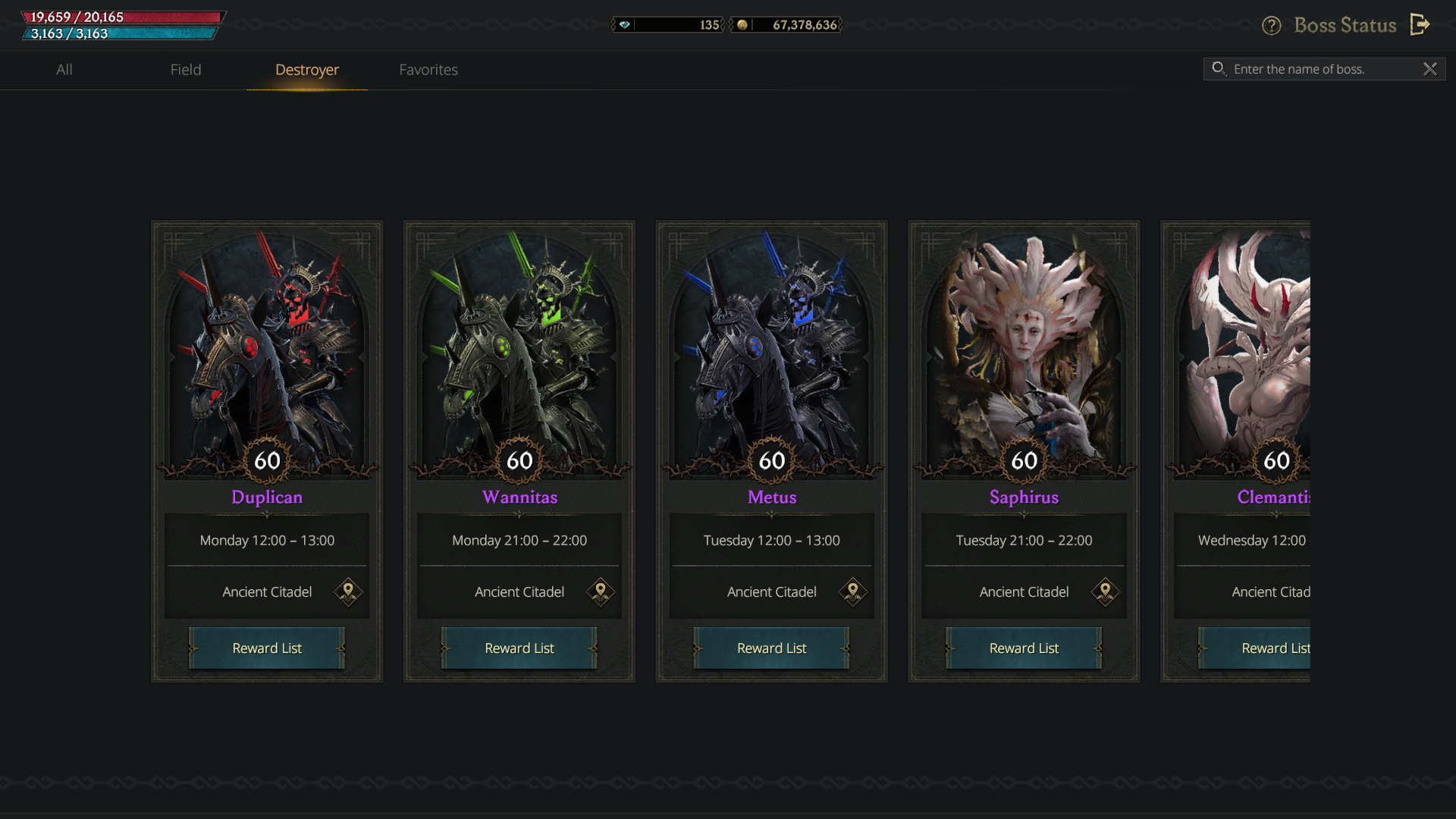The image size is (1456, 819).
Task: Show the Favorites tab
Action: 428,70
